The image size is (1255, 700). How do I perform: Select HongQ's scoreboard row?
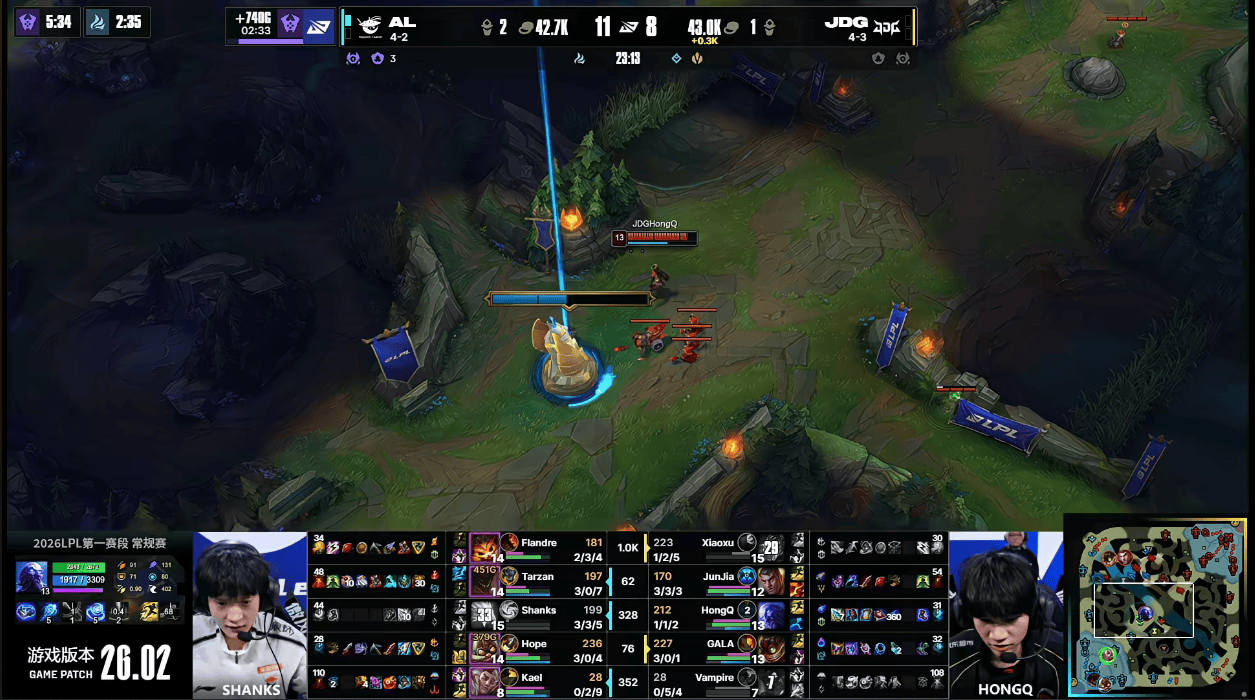(722, 615)
